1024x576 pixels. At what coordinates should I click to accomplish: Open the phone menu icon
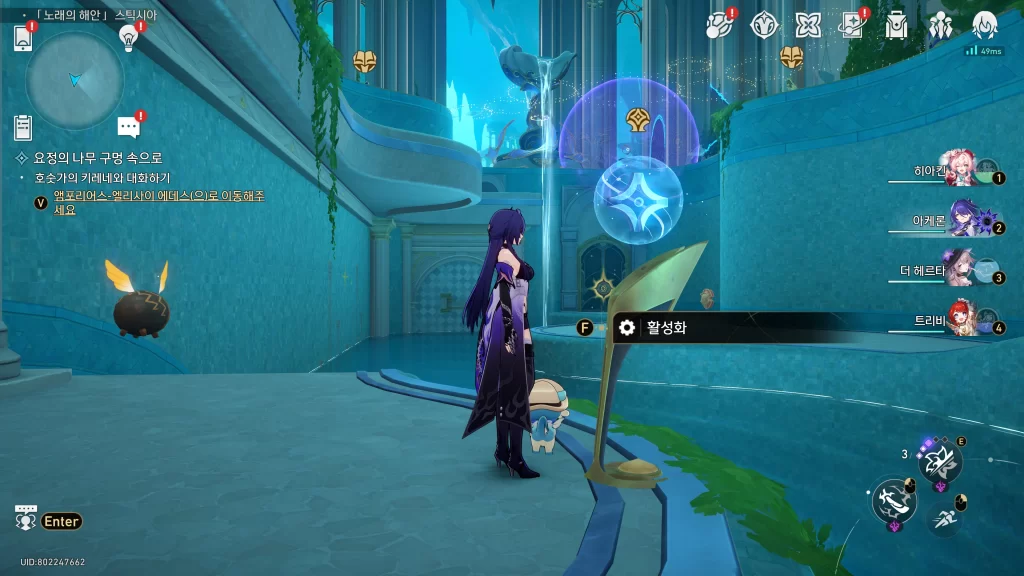(x=24, y=38)
